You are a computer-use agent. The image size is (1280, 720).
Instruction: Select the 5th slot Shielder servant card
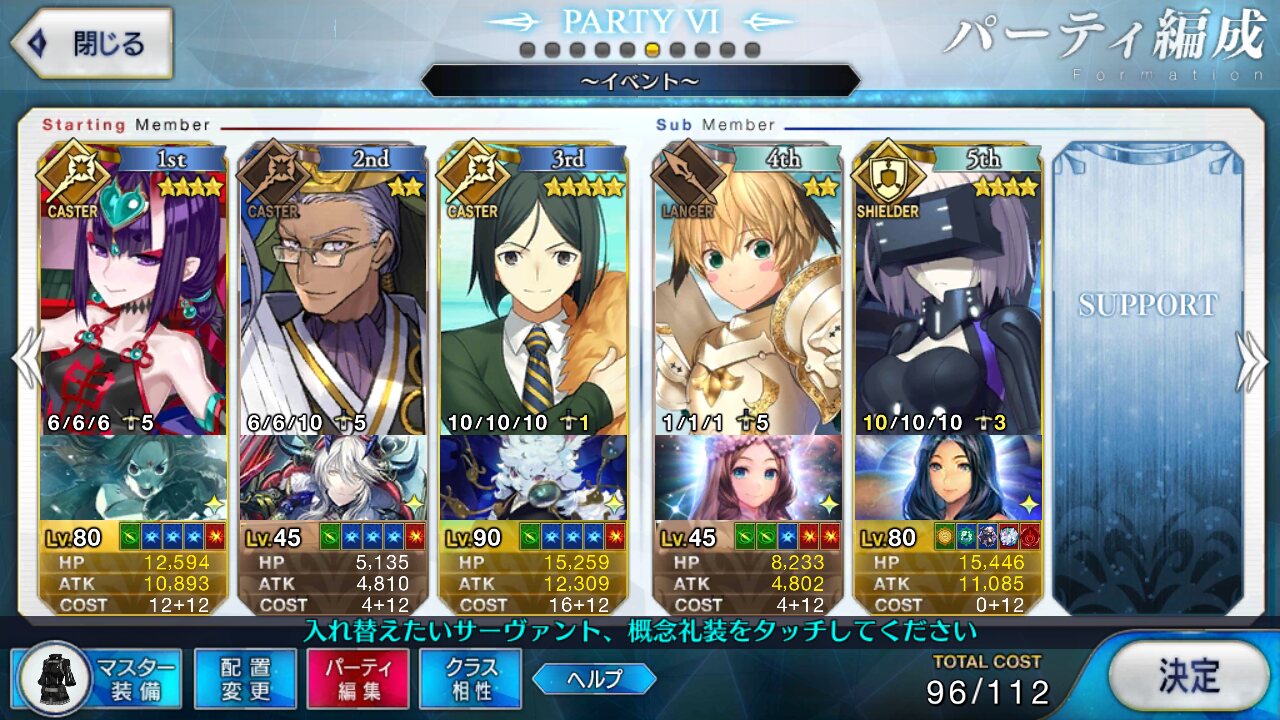pos(947,300)
